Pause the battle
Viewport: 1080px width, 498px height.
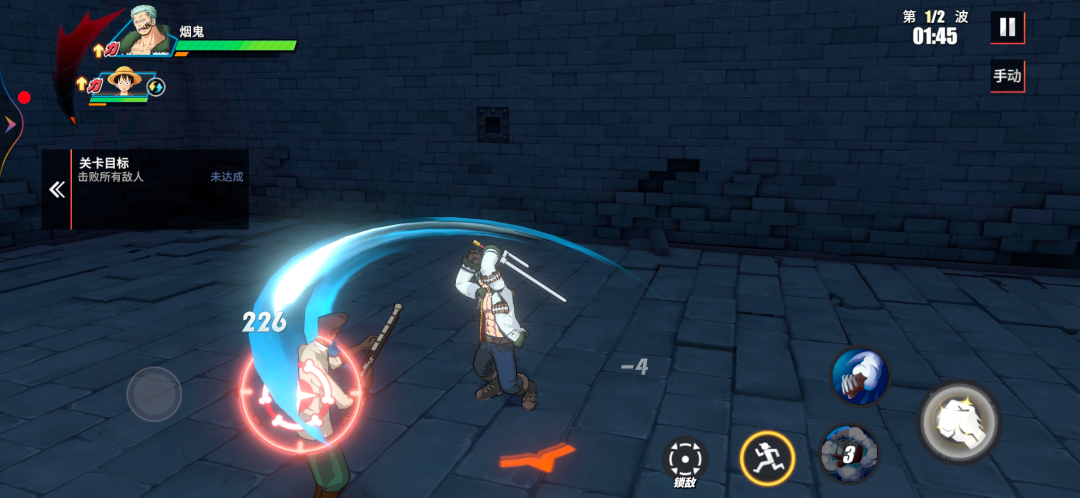(x=1007, y=27)
